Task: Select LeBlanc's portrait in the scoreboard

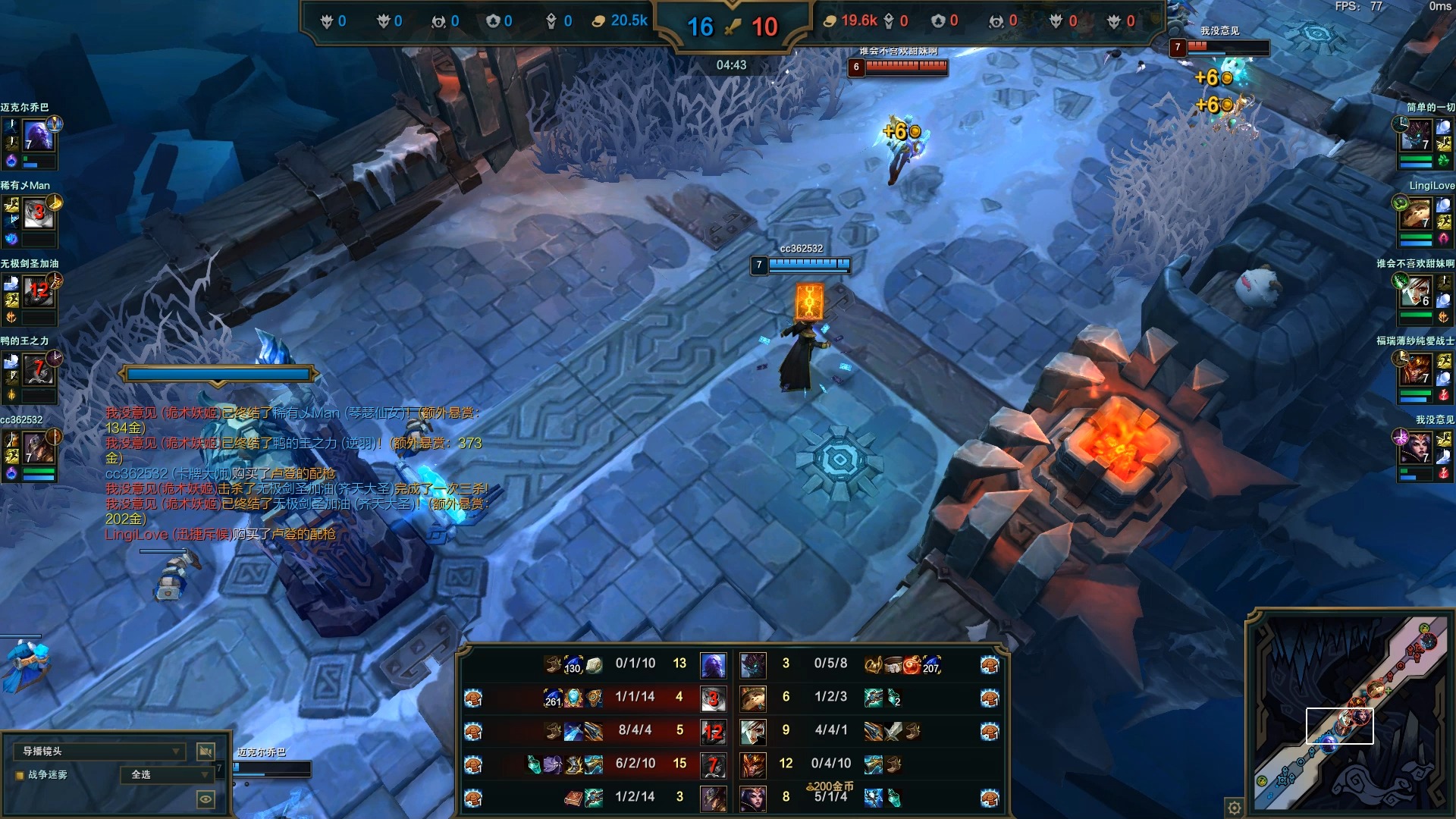Action: coord(753,797)
